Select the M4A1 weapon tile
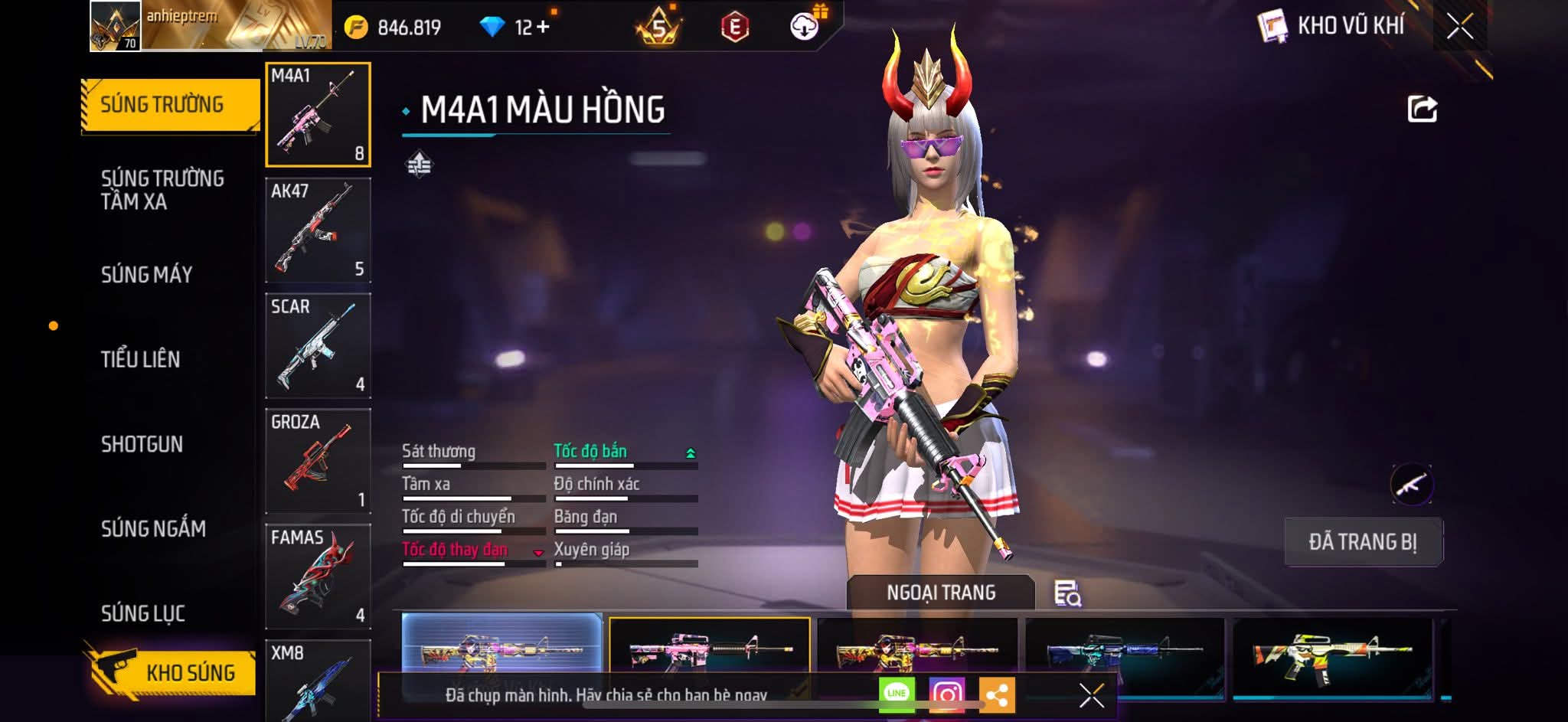This screenshot has width=1568, height=722. click(318, 115)
